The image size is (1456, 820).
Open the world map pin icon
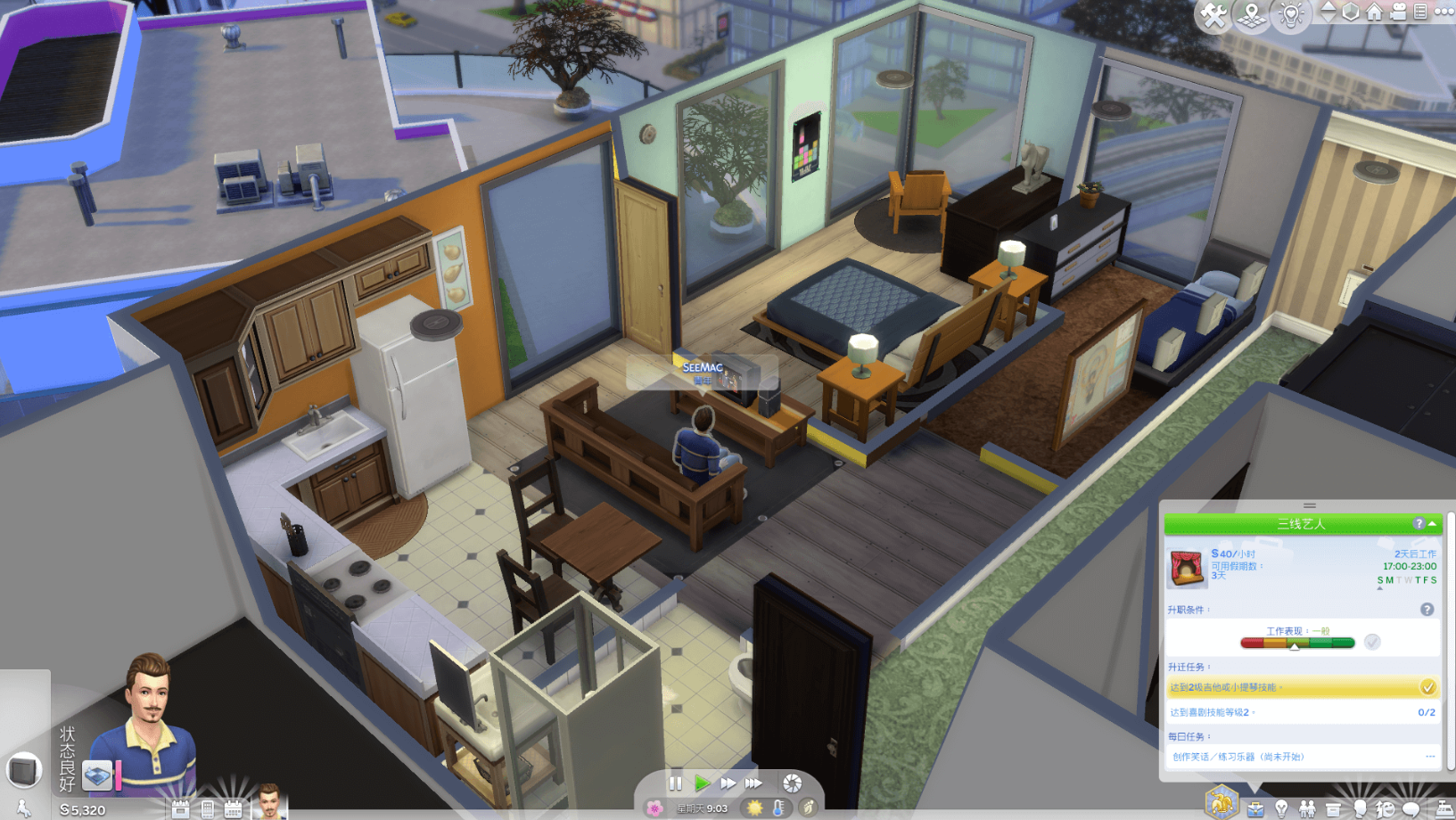1252,15
